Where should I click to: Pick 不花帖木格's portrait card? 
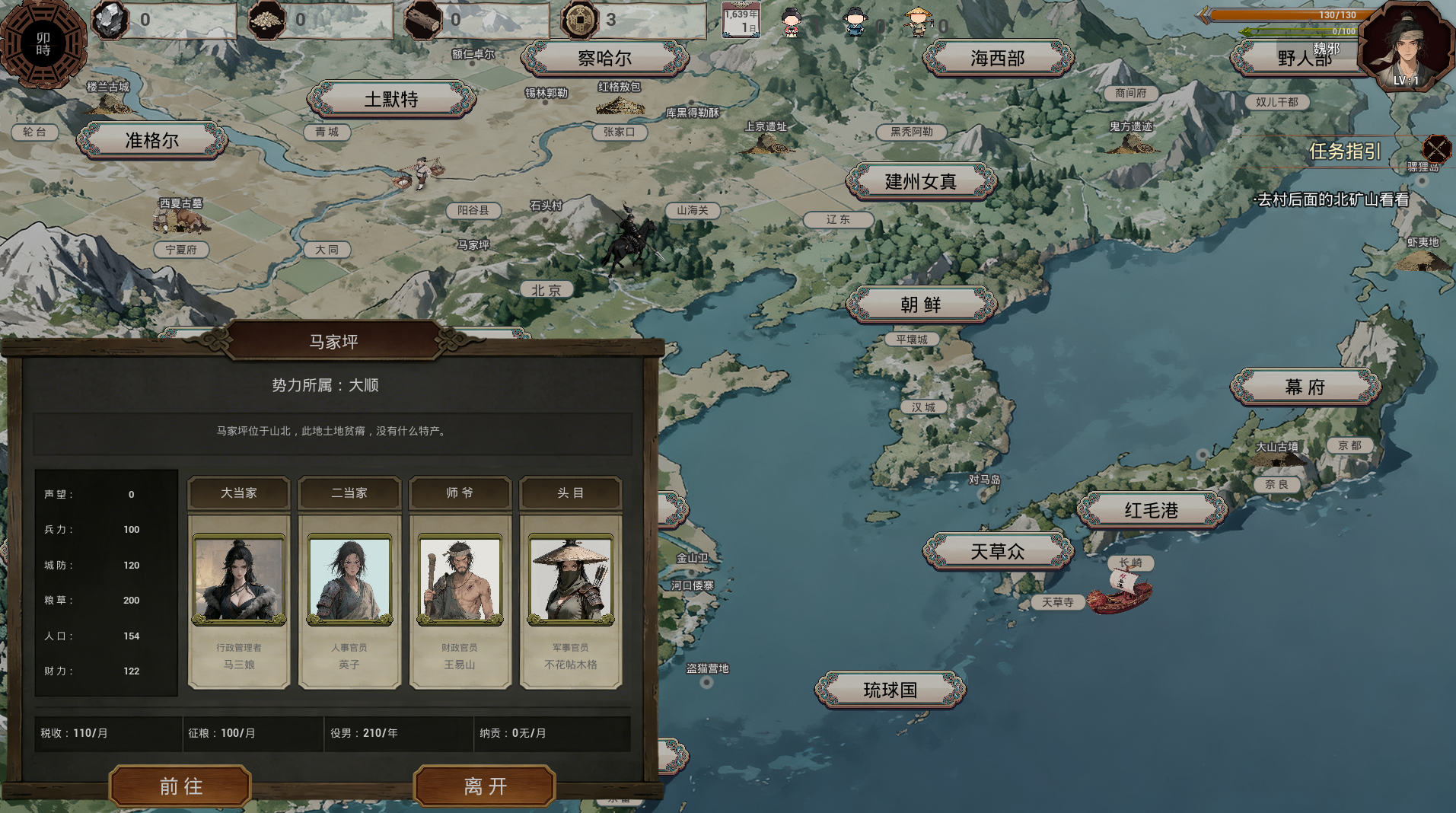coord(571,580)
